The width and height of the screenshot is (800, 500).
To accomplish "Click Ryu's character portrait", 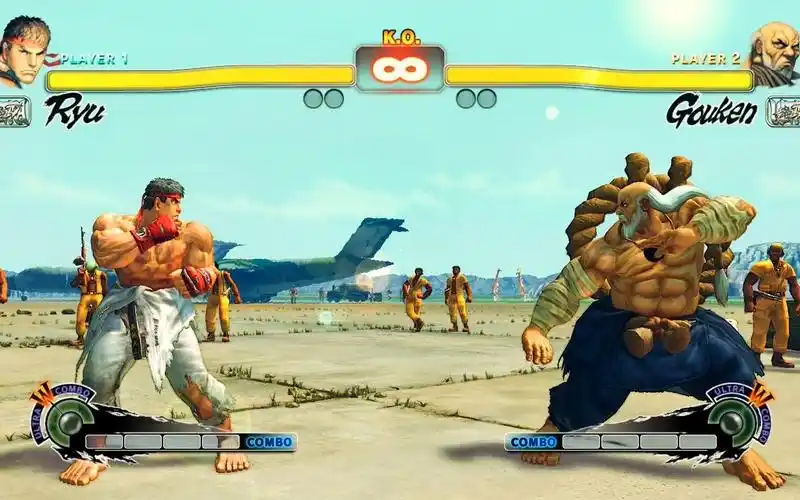I will (23, 50).
